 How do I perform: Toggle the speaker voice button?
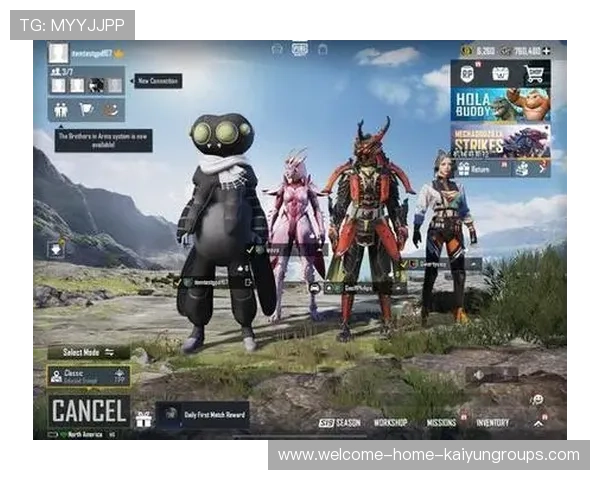[481, 374]
